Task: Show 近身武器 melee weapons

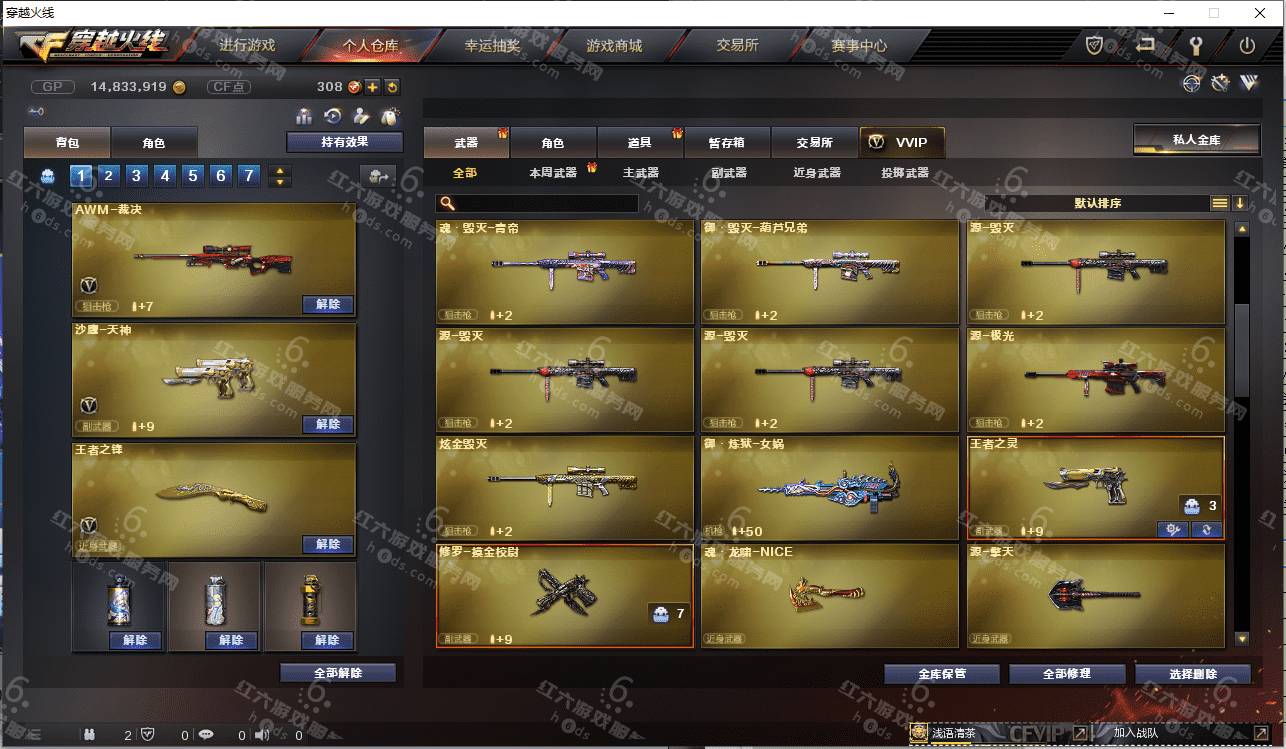Action: (x=816, y=173)
